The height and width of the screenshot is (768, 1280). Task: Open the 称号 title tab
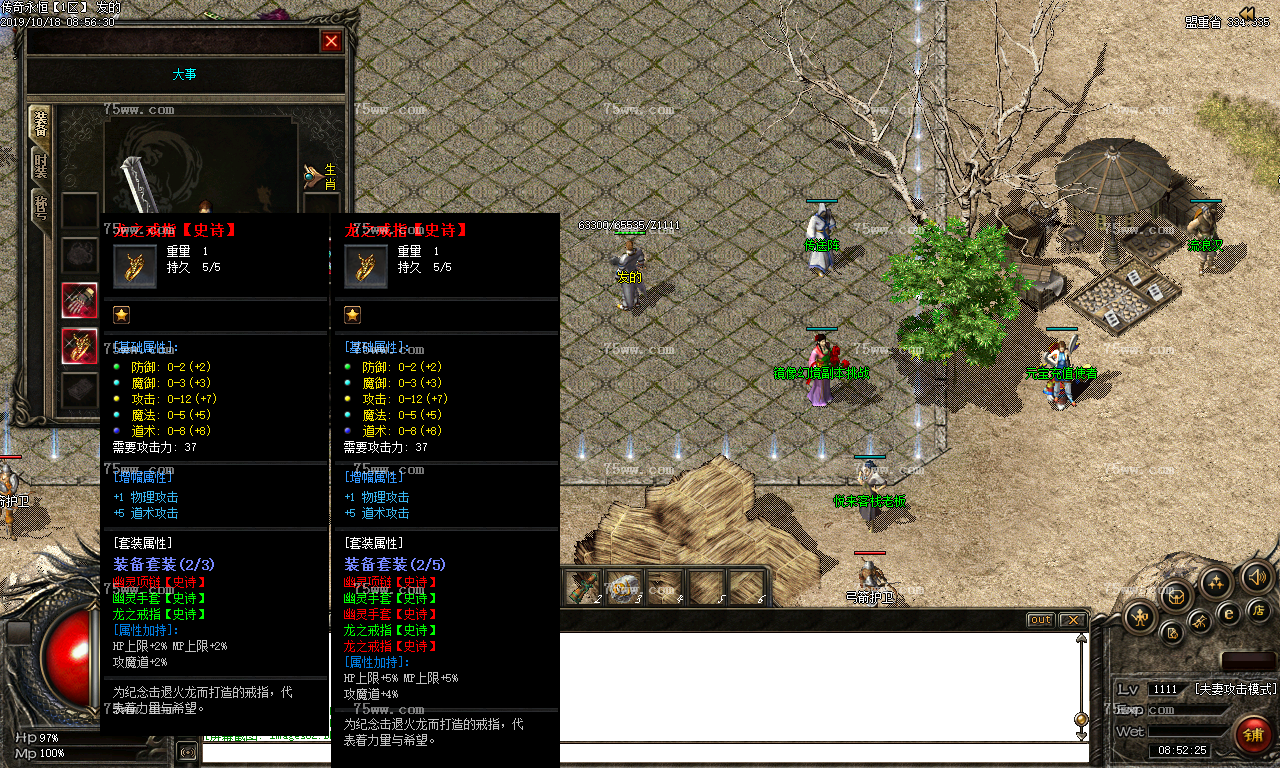click(x=40, y=207)
